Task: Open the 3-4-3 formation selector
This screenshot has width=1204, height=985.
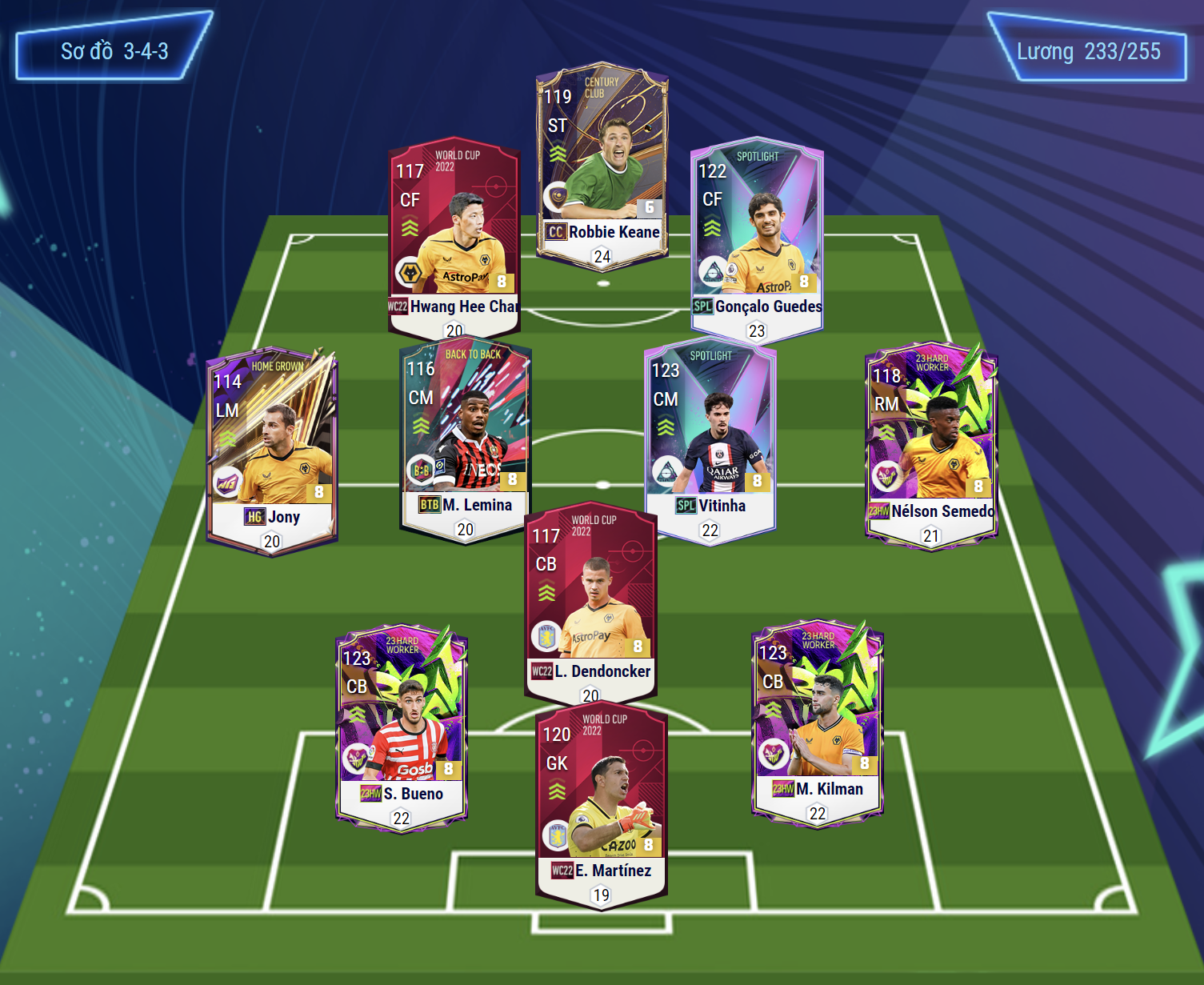Action: coord(114,51)
